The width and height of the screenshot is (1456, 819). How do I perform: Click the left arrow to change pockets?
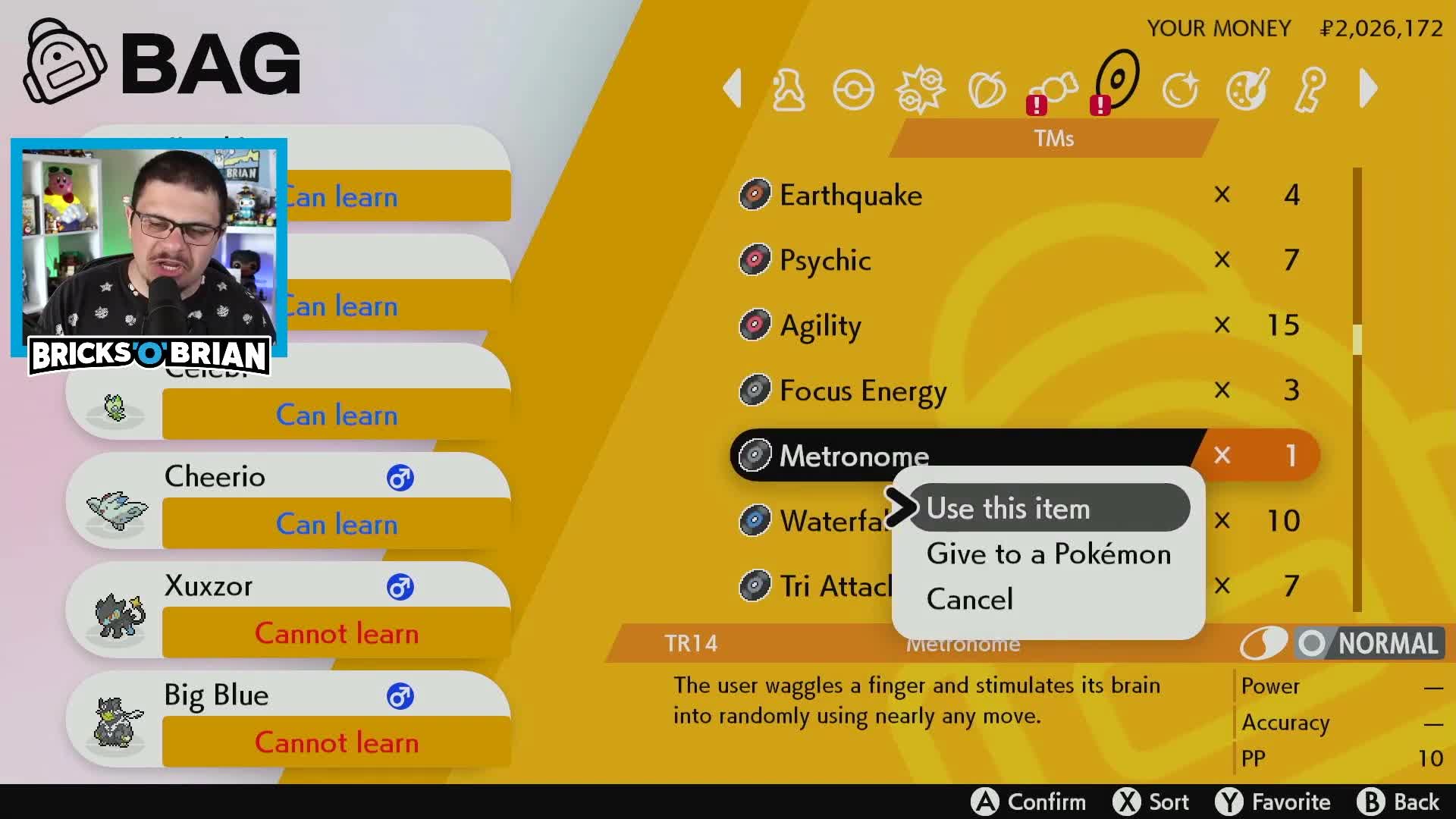coord(732,89)
